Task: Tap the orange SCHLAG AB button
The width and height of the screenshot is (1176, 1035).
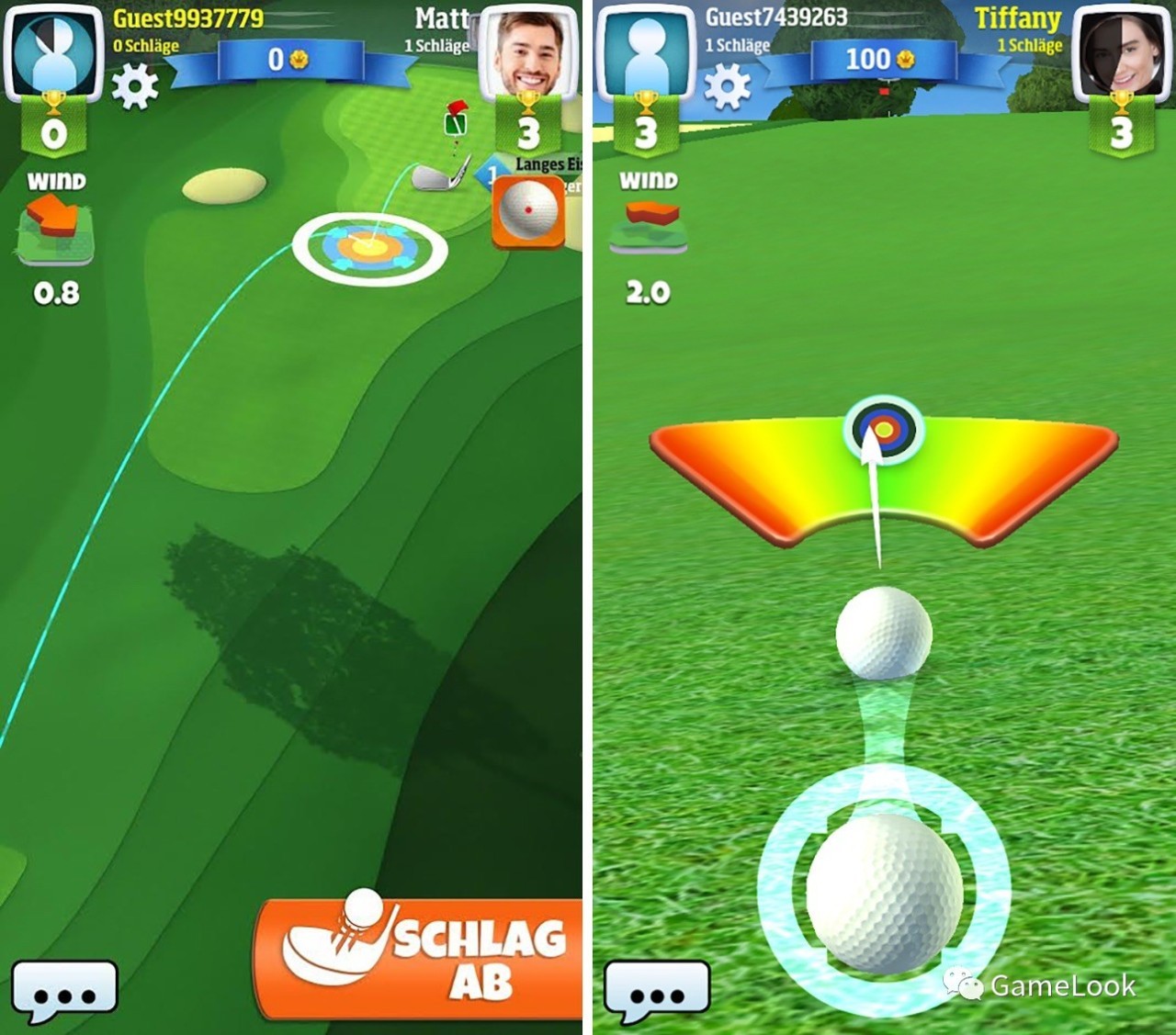Action: 423,960
